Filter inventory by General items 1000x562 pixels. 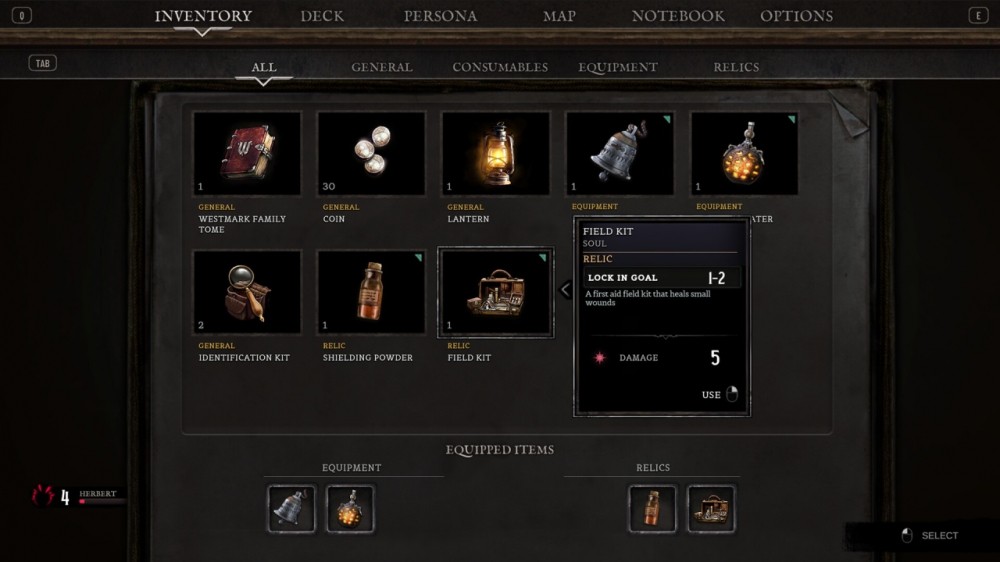pos(382,67)
